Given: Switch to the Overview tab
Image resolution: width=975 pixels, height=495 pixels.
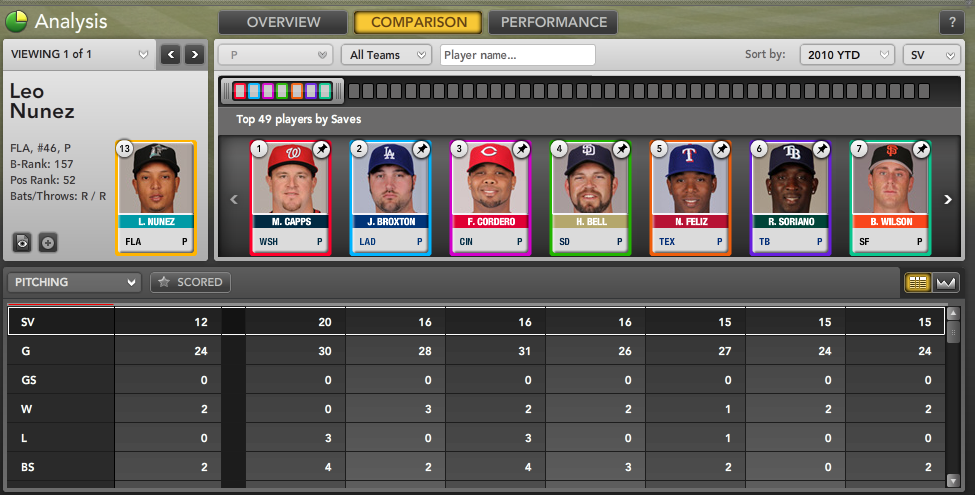Looking at the screenshot, I should pos(283,22).
